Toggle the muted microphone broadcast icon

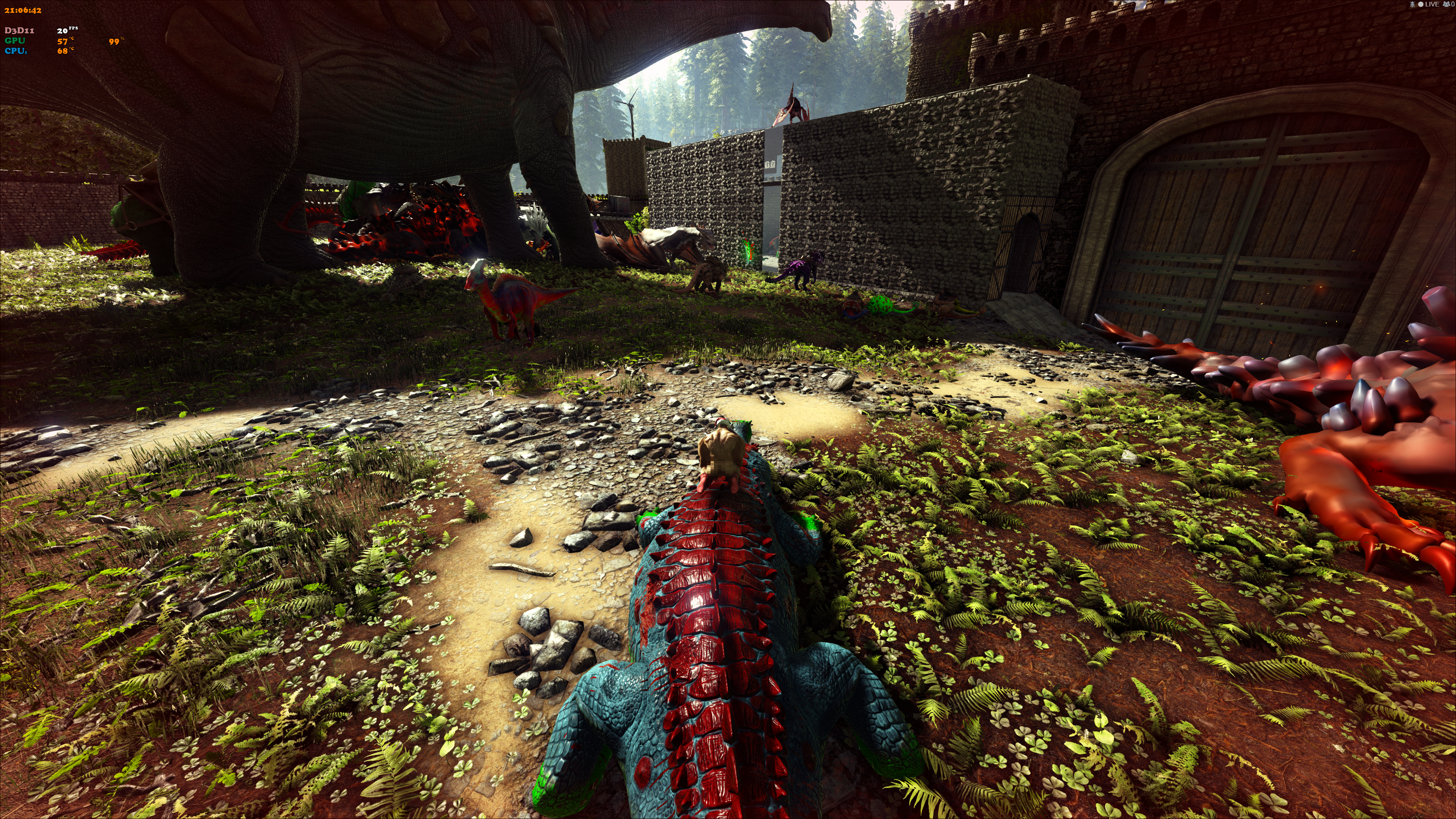[1412, 5]
